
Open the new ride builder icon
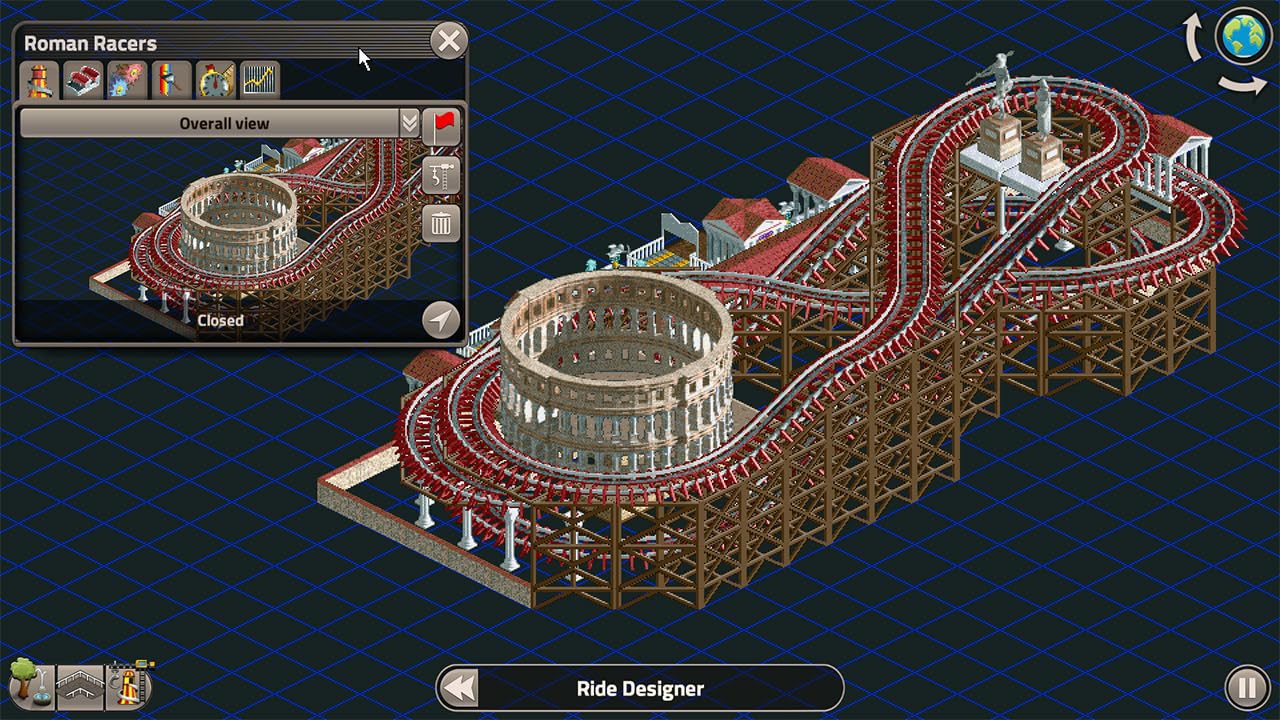pyautogui.click(x=125, y=688)
